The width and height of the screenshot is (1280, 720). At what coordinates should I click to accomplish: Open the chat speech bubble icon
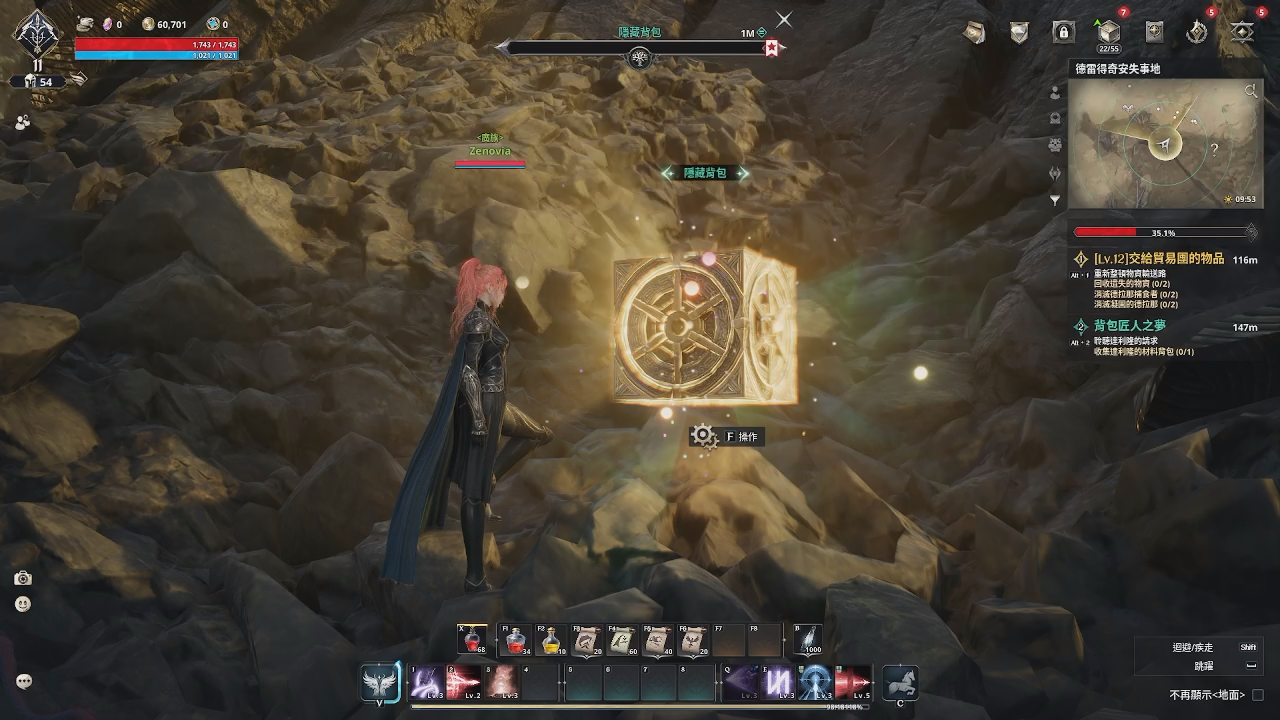click(x=24, y=681)
